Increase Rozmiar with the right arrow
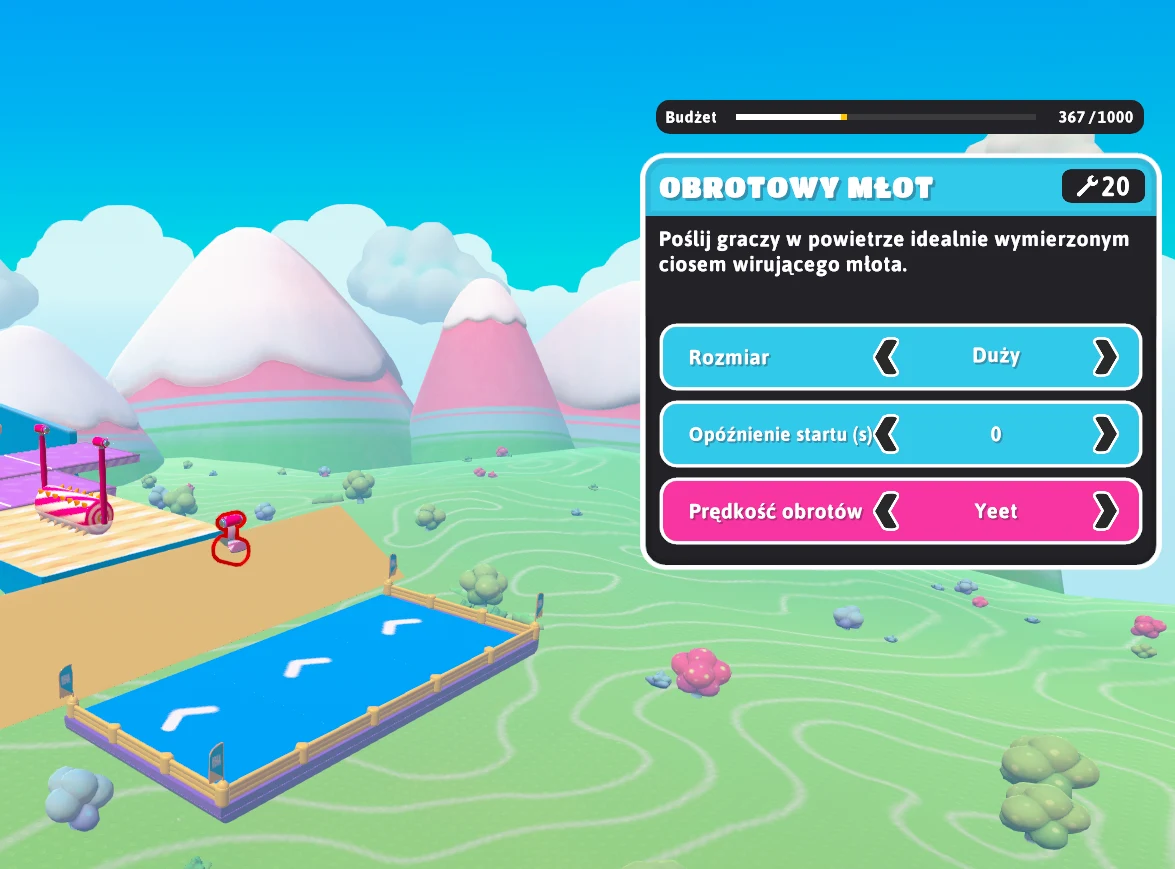This screenshot has height=869, width=1175. [x=1105, y=357]
